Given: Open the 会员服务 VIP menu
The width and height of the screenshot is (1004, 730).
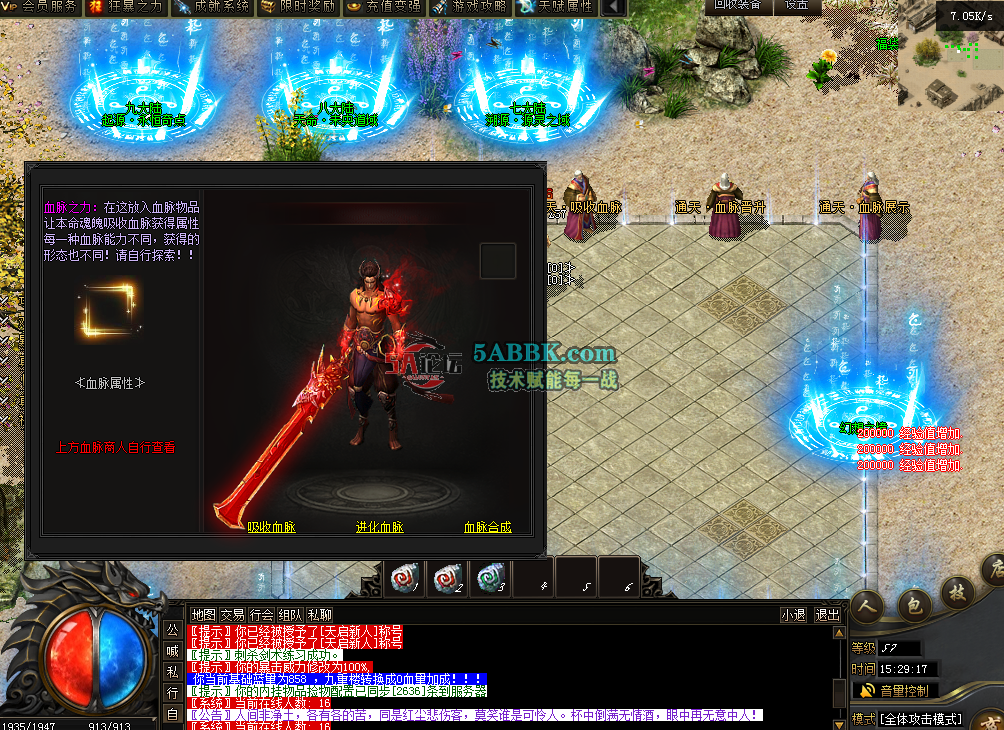Looking at the screenshot, I should pyautogui.click(x=42, y=7).
